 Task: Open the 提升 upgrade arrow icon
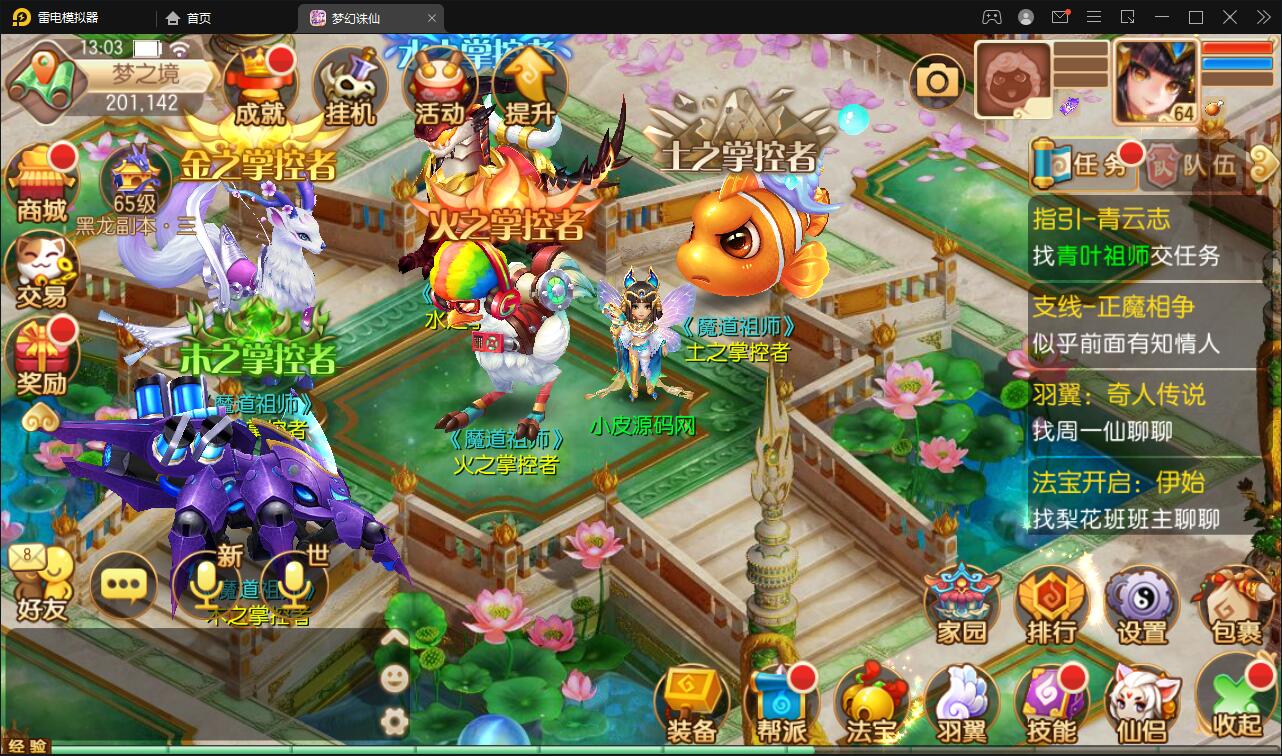(x=529, y=87)
